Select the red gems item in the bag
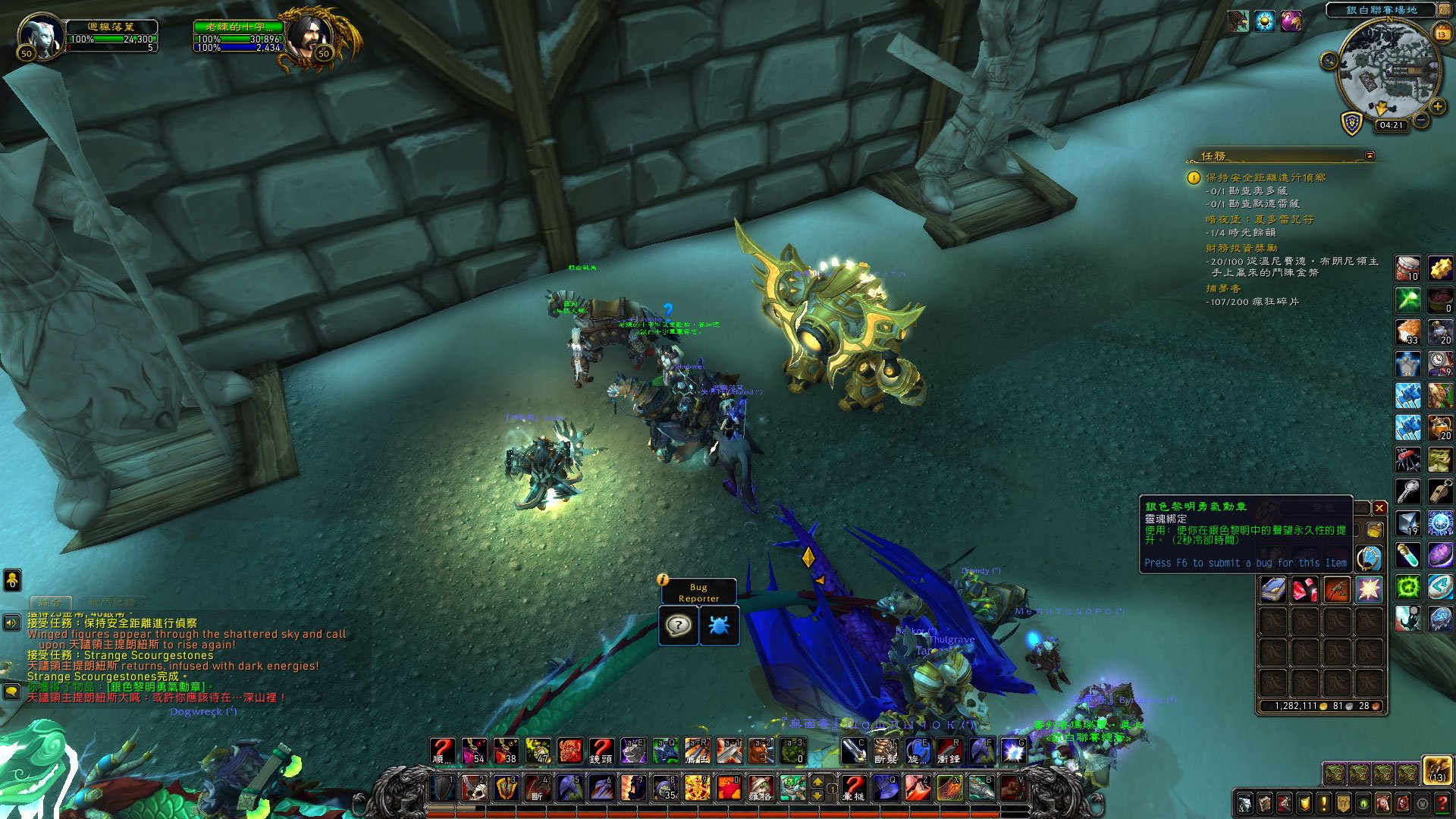Screen dimensions: 1456x819 [x=1305, y=589]
